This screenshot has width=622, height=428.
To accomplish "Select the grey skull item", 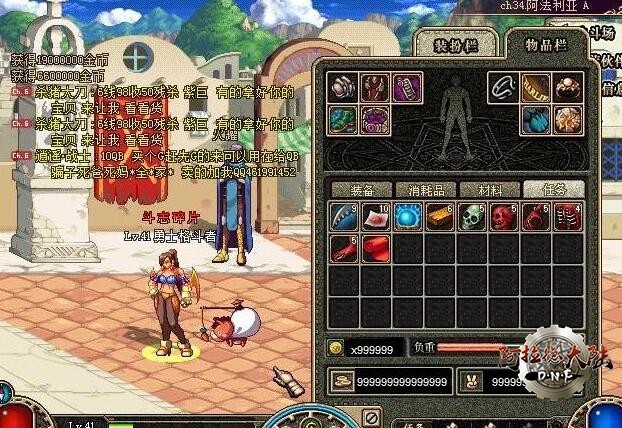I will [x=472, y=217].
